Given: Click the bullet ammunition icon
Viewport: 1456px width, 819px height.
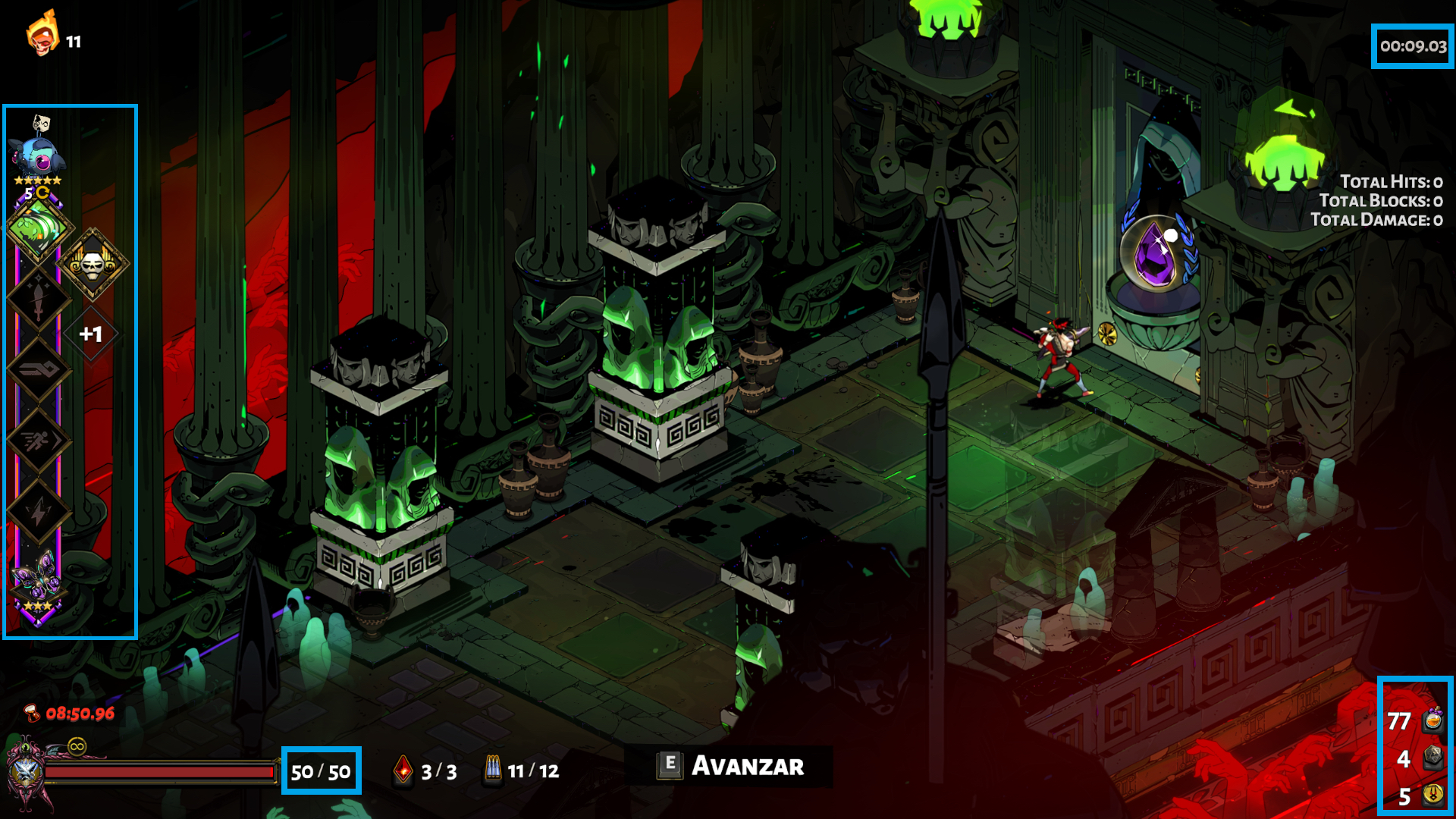Looking at the screenshot, I should click(493, 770).
